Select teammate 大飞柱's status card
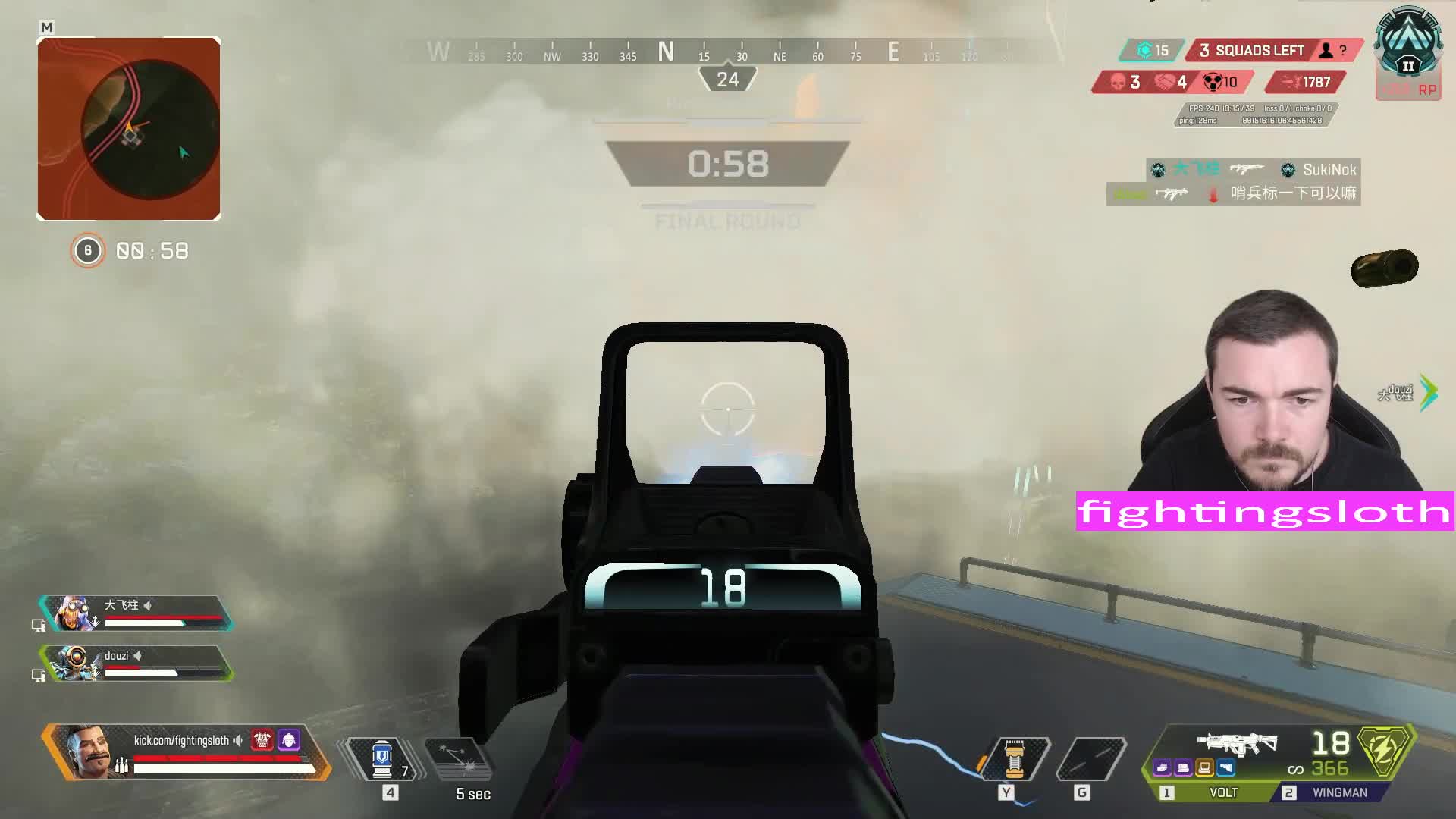The width and height of the screenshot is (1456, 819). pos(136,613)
